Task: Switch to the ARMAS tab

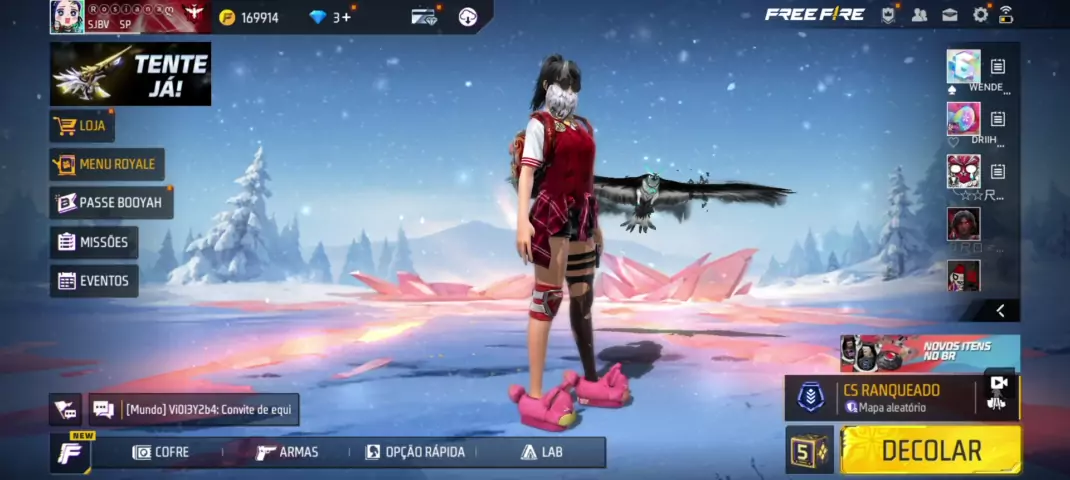Action: (287, 452)
